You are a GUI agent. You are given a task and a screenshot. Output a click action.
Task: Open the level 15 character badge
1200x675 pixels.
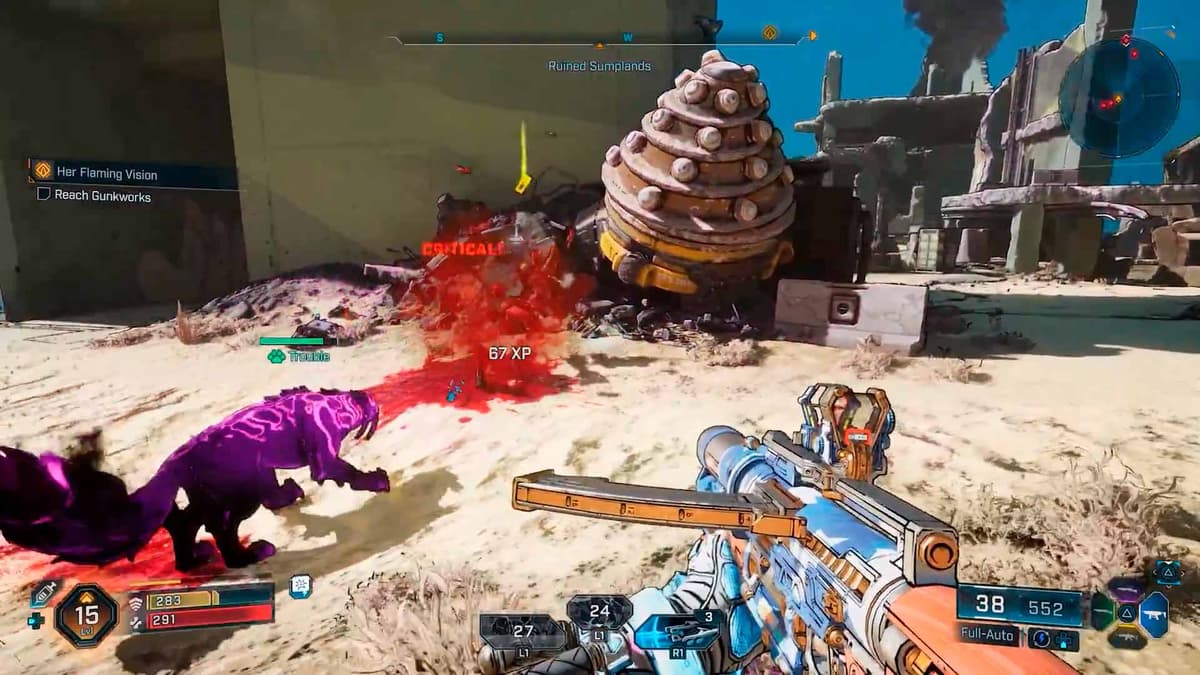(87, 614)
